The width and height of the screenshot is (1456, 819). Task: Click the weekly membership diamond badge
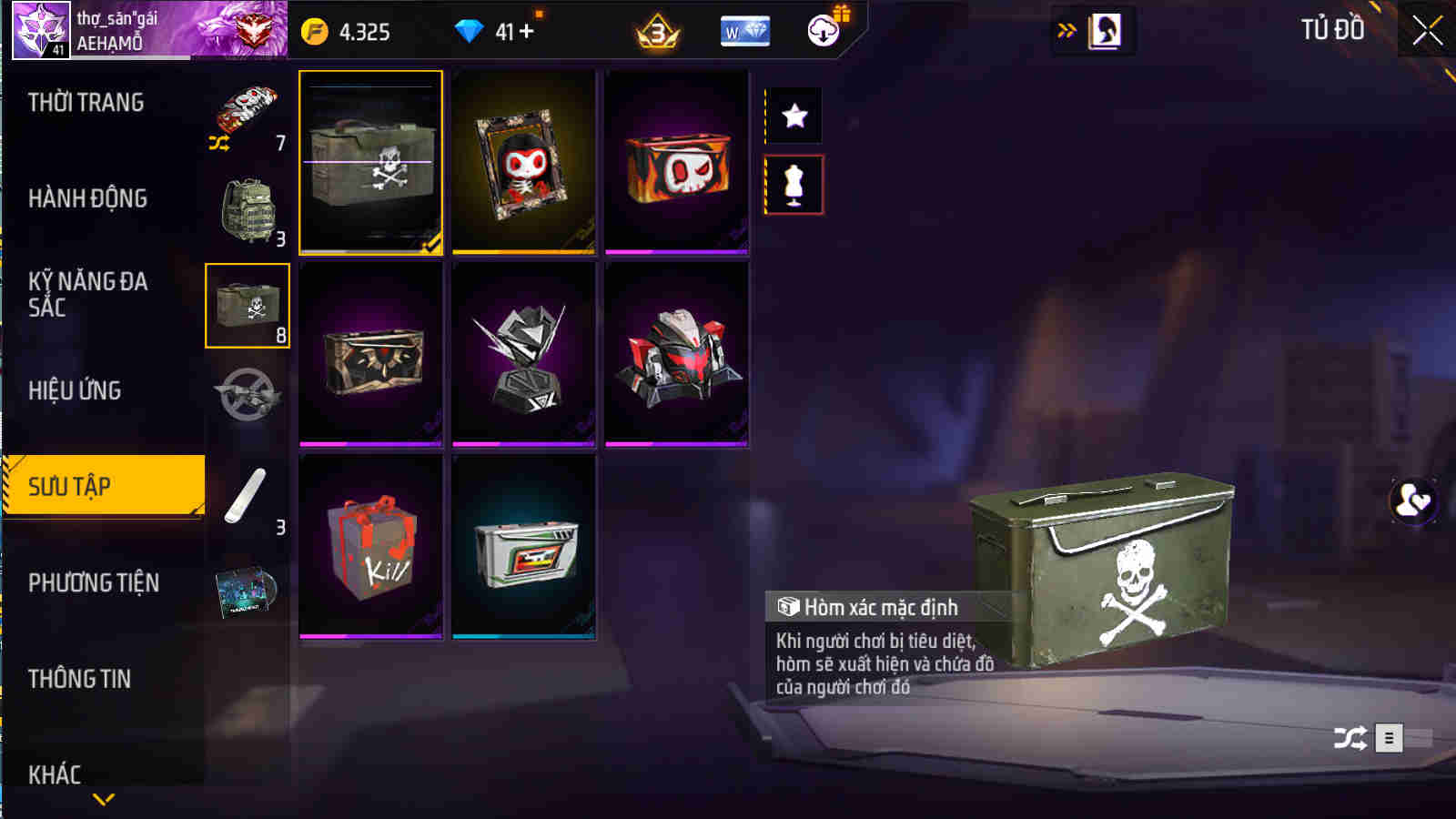744,30
